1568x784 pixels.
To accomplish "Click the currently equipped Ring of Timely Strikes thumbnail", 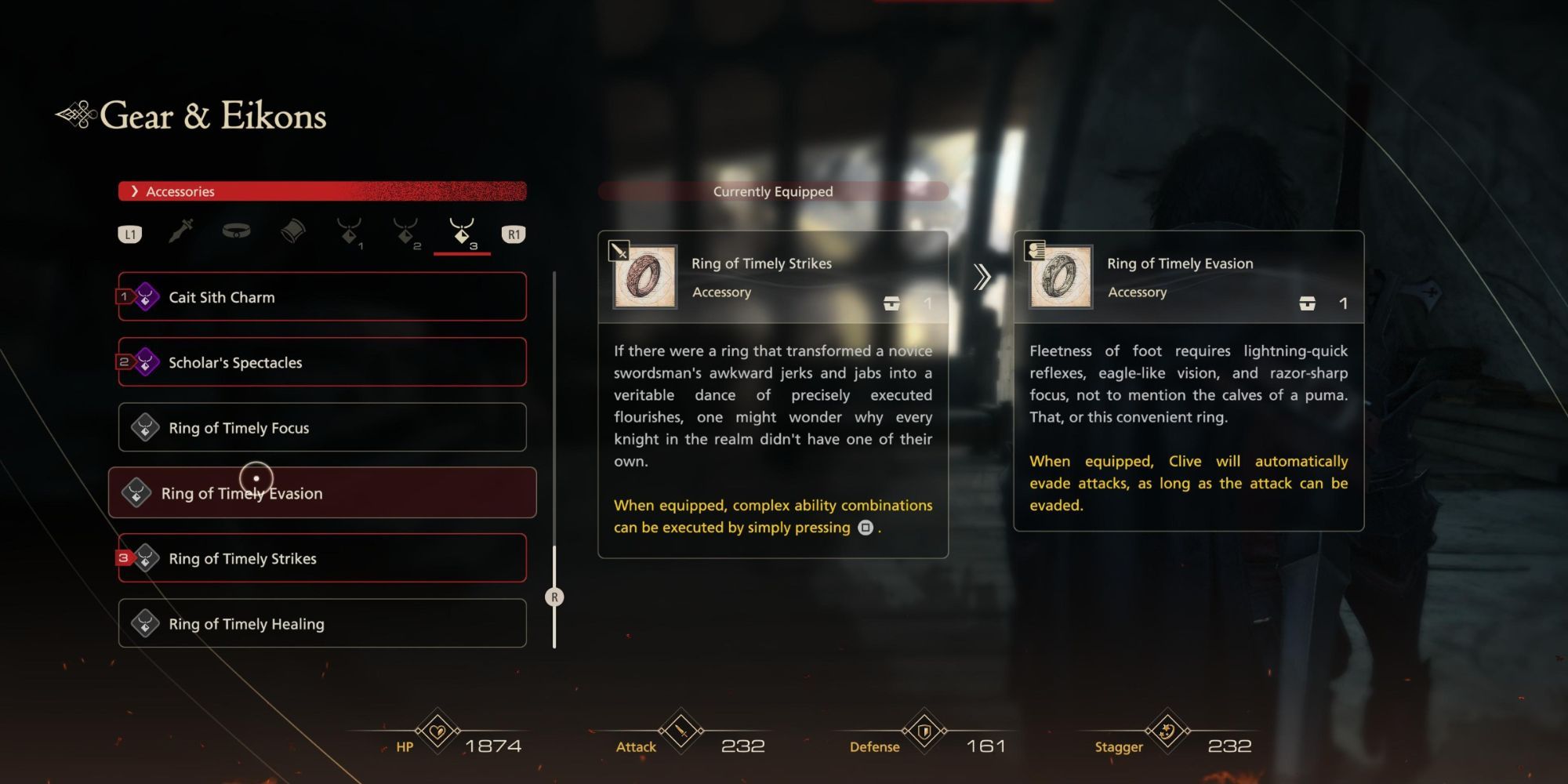I will pyautogui.click(x=645, y=277).
